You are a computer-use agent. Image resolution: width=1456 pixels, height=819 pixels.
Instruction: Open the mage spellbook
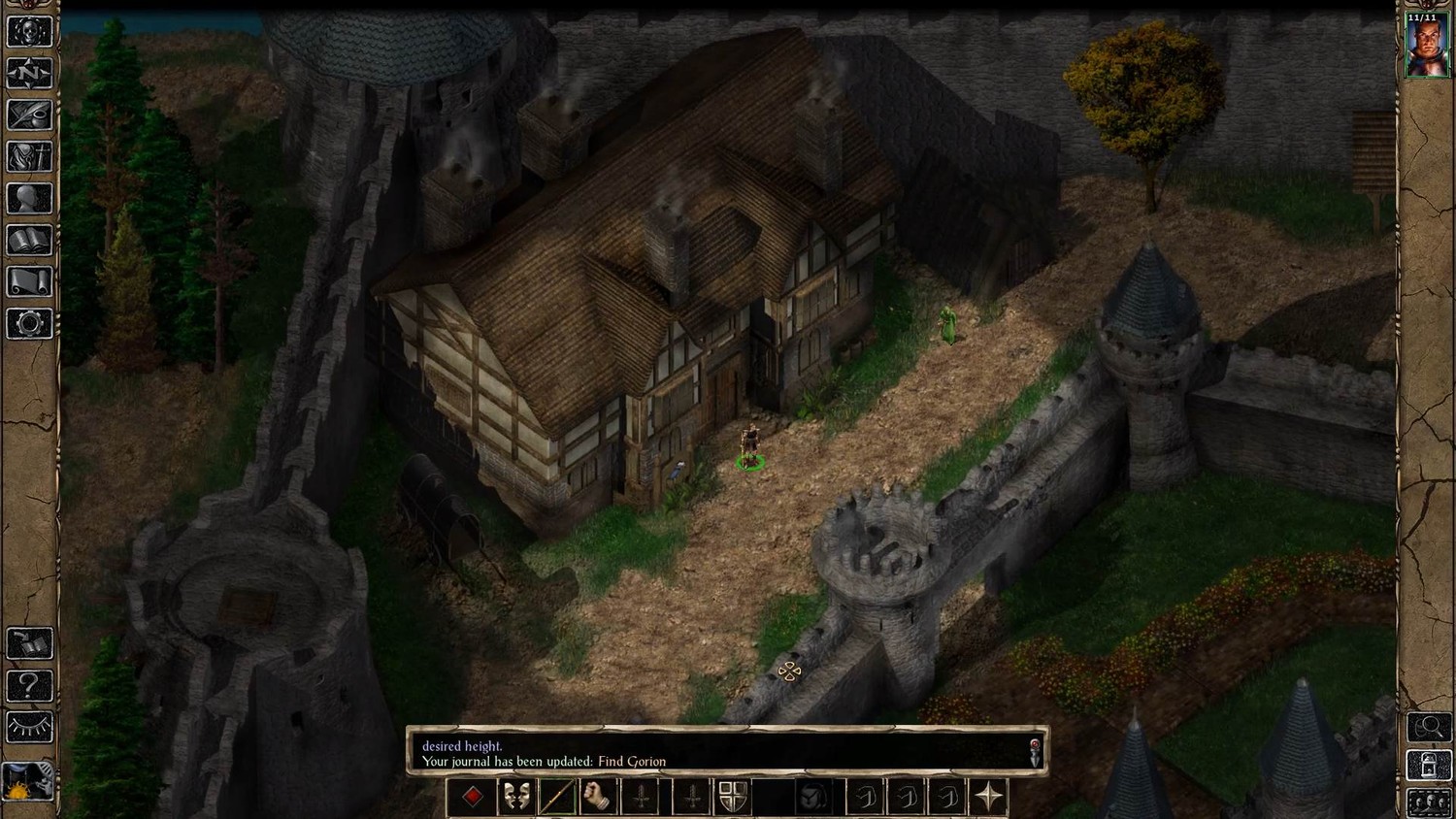(x=29, y=240)
